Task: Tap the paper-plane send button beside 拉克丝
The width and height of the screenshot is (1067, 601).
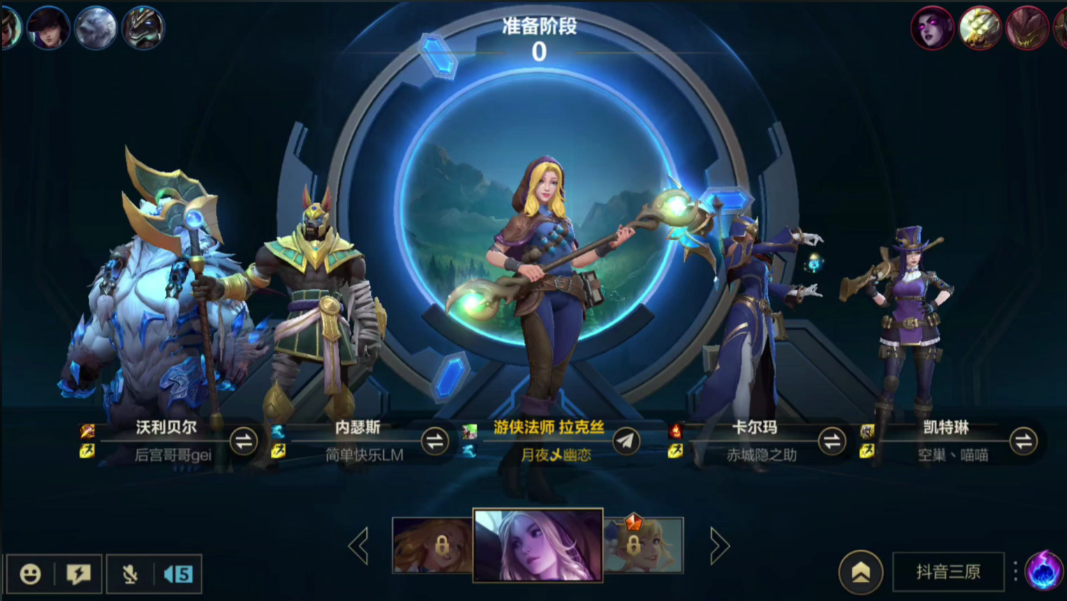Action: 626,440
